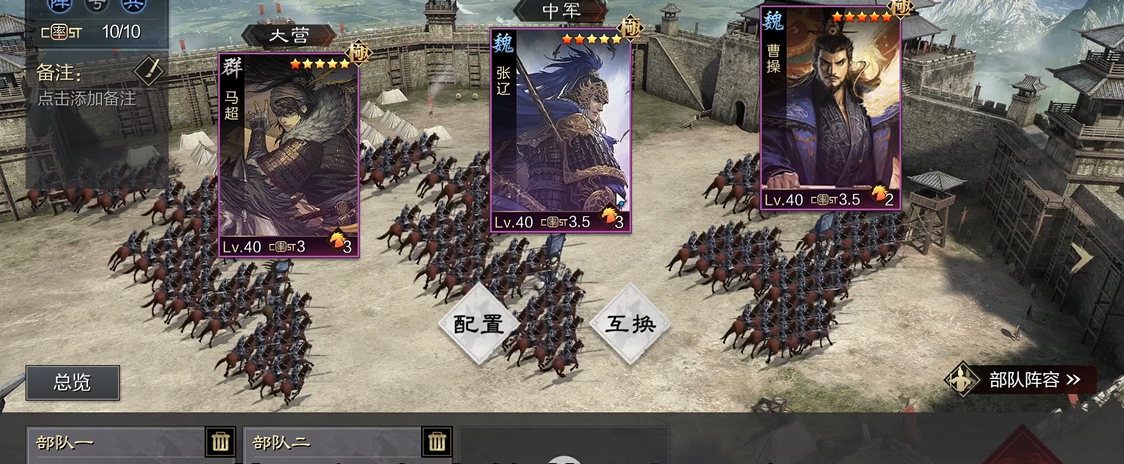
Task: Add a note via 点击添加备注
Action: 86,99
